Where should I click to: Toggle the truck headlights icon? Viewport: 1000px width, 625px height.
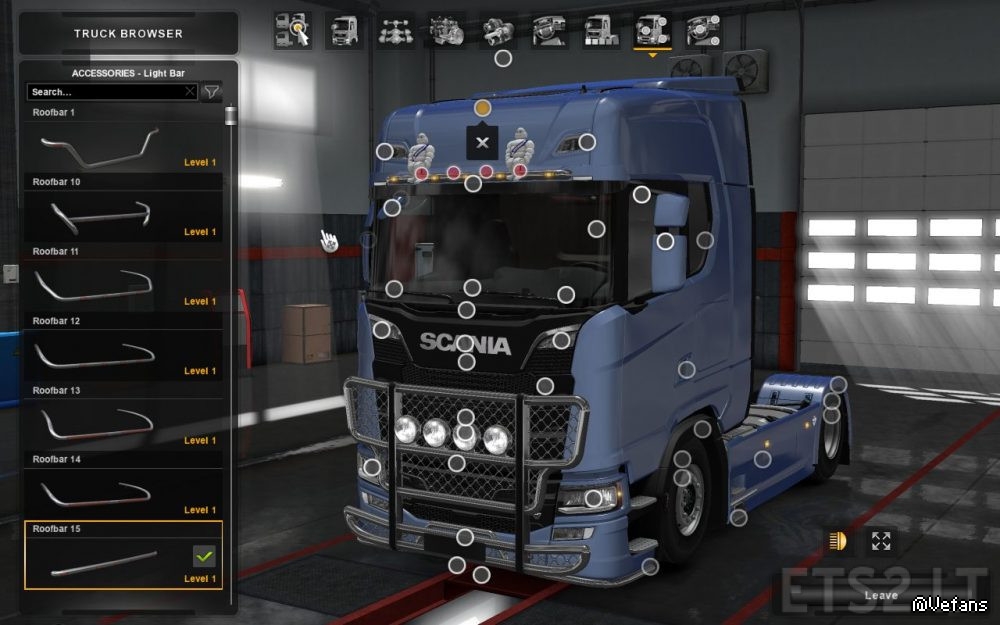tap(837, 541)
